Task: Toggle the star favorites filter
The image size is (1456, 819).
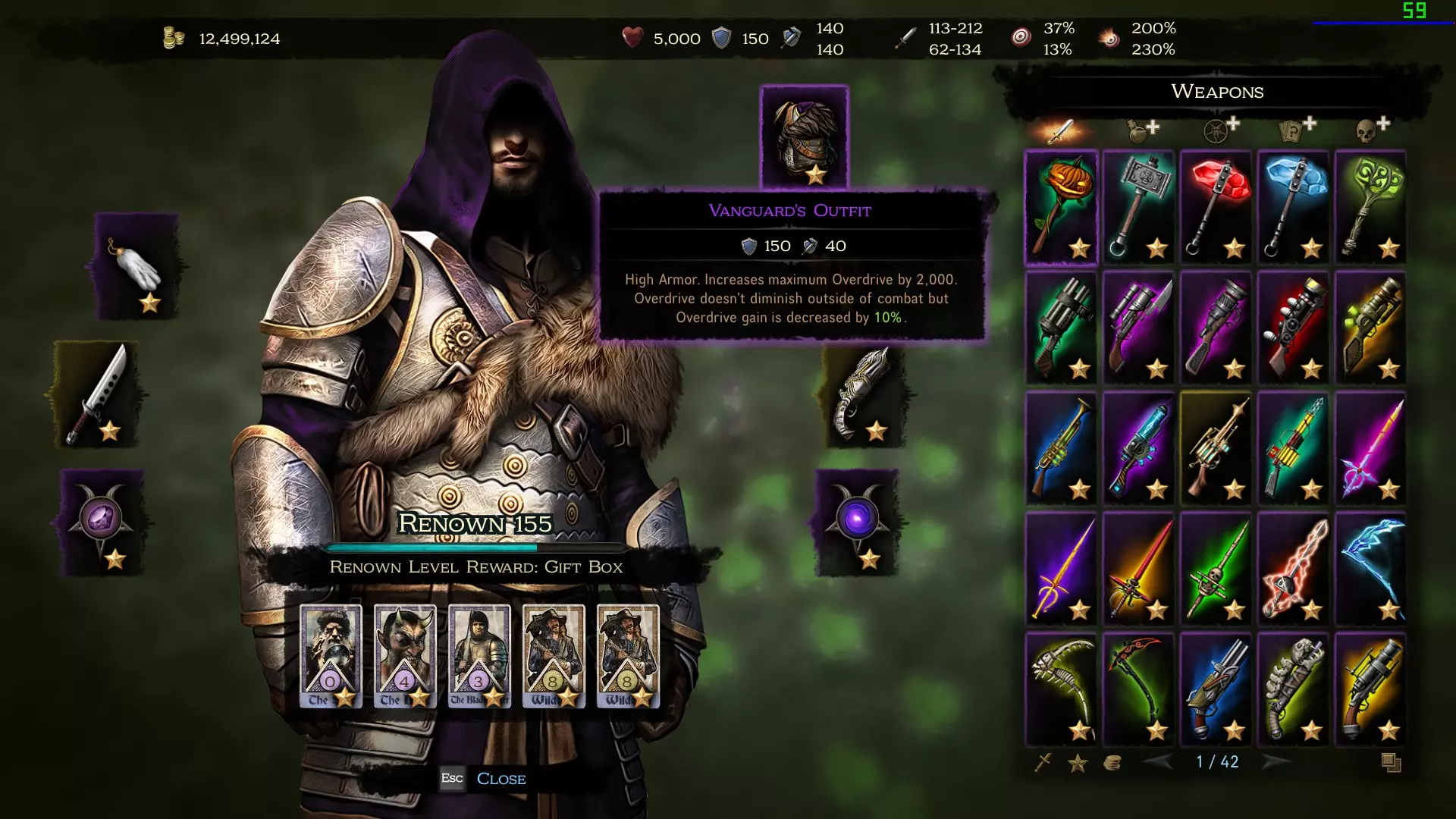Action: (1077, 763)
